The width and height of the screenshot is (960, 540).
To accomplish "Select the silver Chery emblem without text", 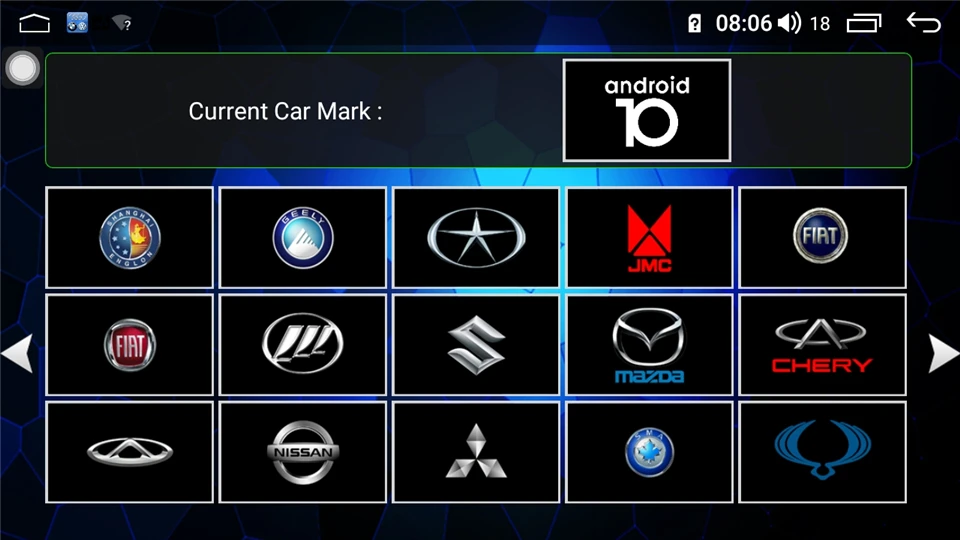I will click(x=129, y=452).
